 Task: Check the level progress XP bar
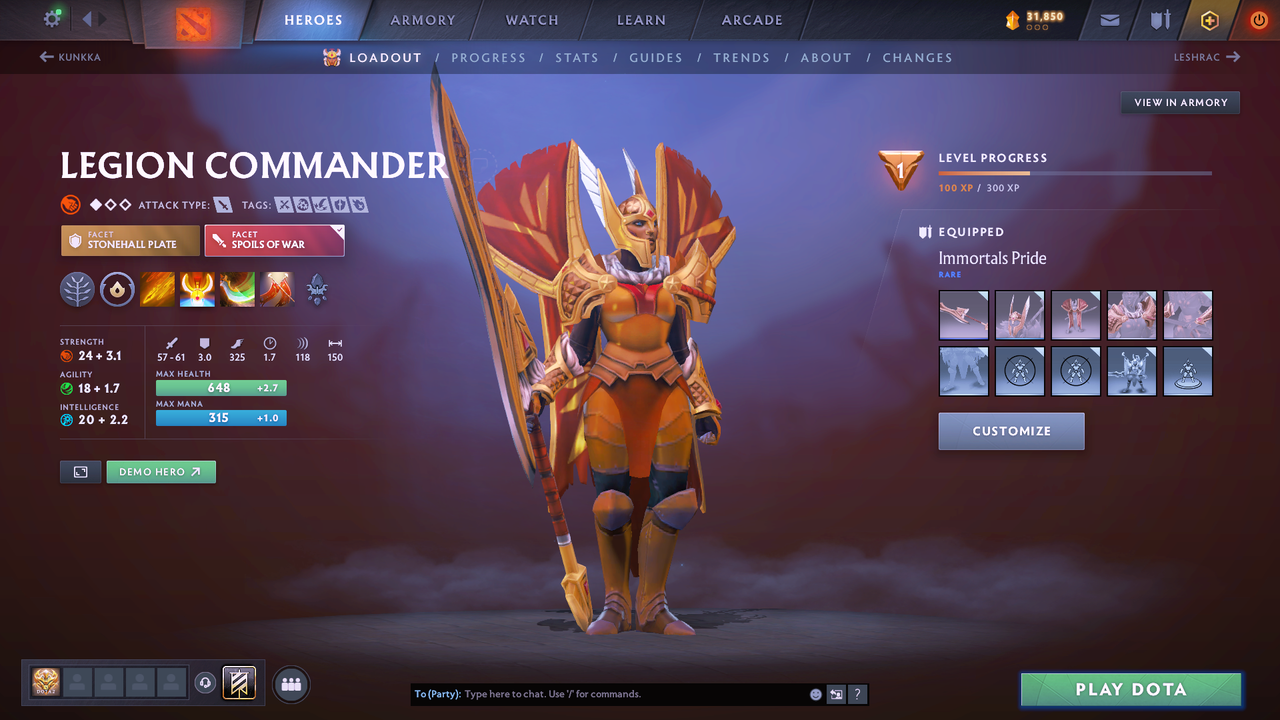1075,172
